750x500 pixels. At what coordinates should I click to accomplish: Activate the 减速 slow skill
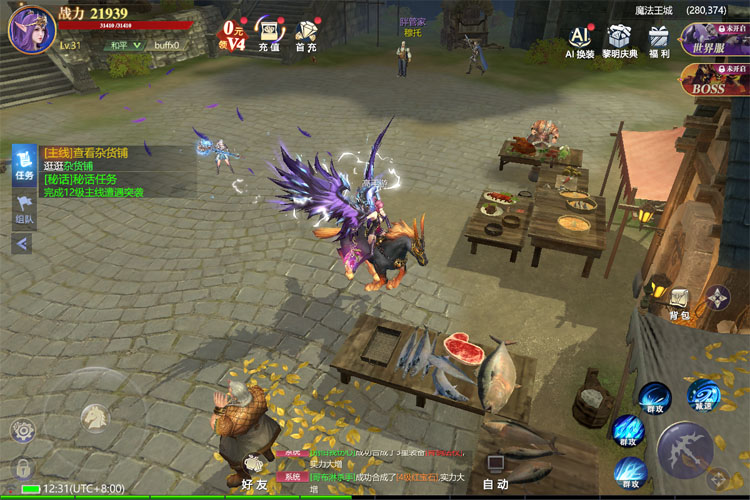coord(704,396)
